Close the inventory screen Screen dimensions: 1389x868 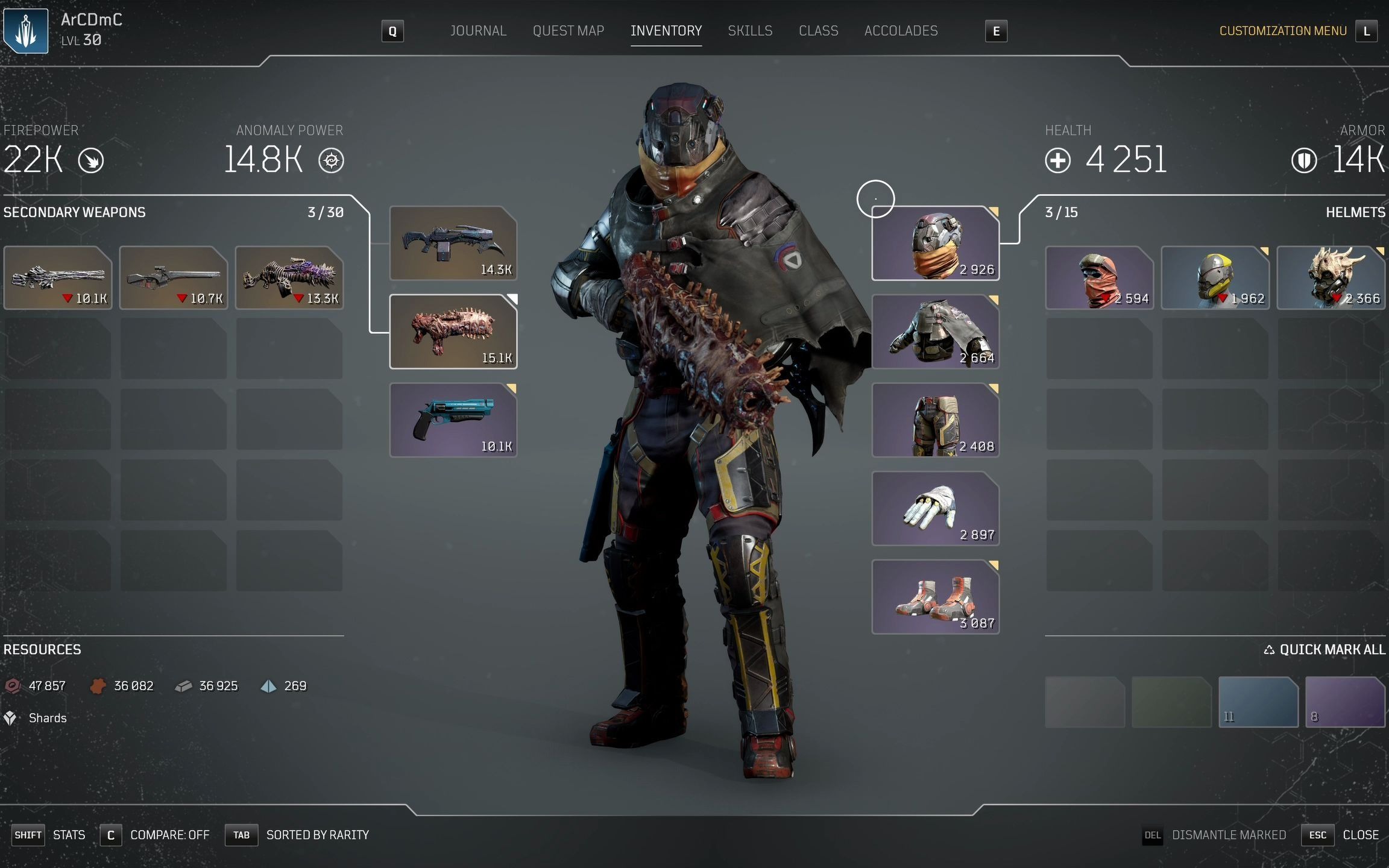(x=1360, y=835)
